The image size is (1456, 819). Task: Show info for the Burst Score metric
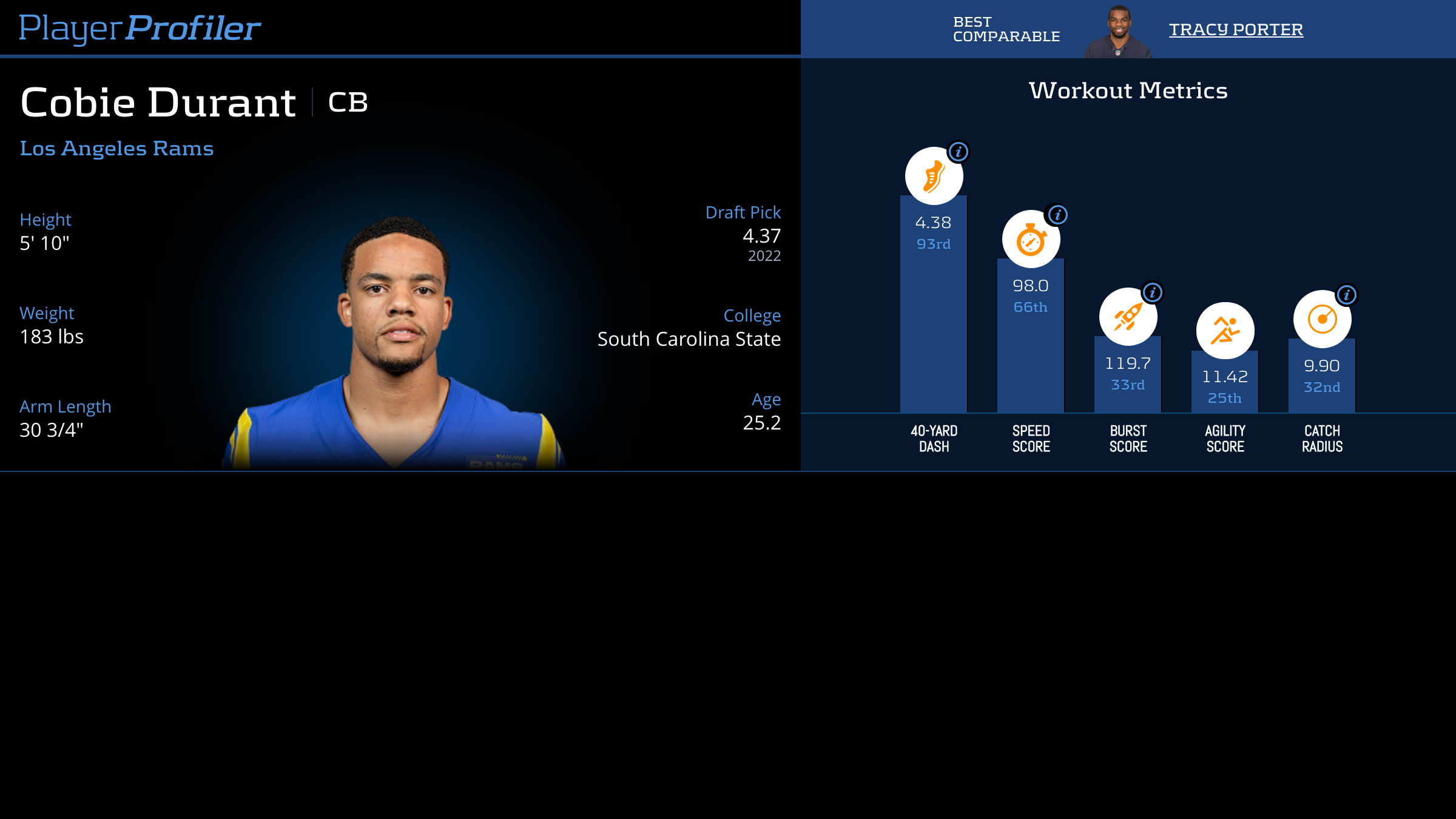1153,292
